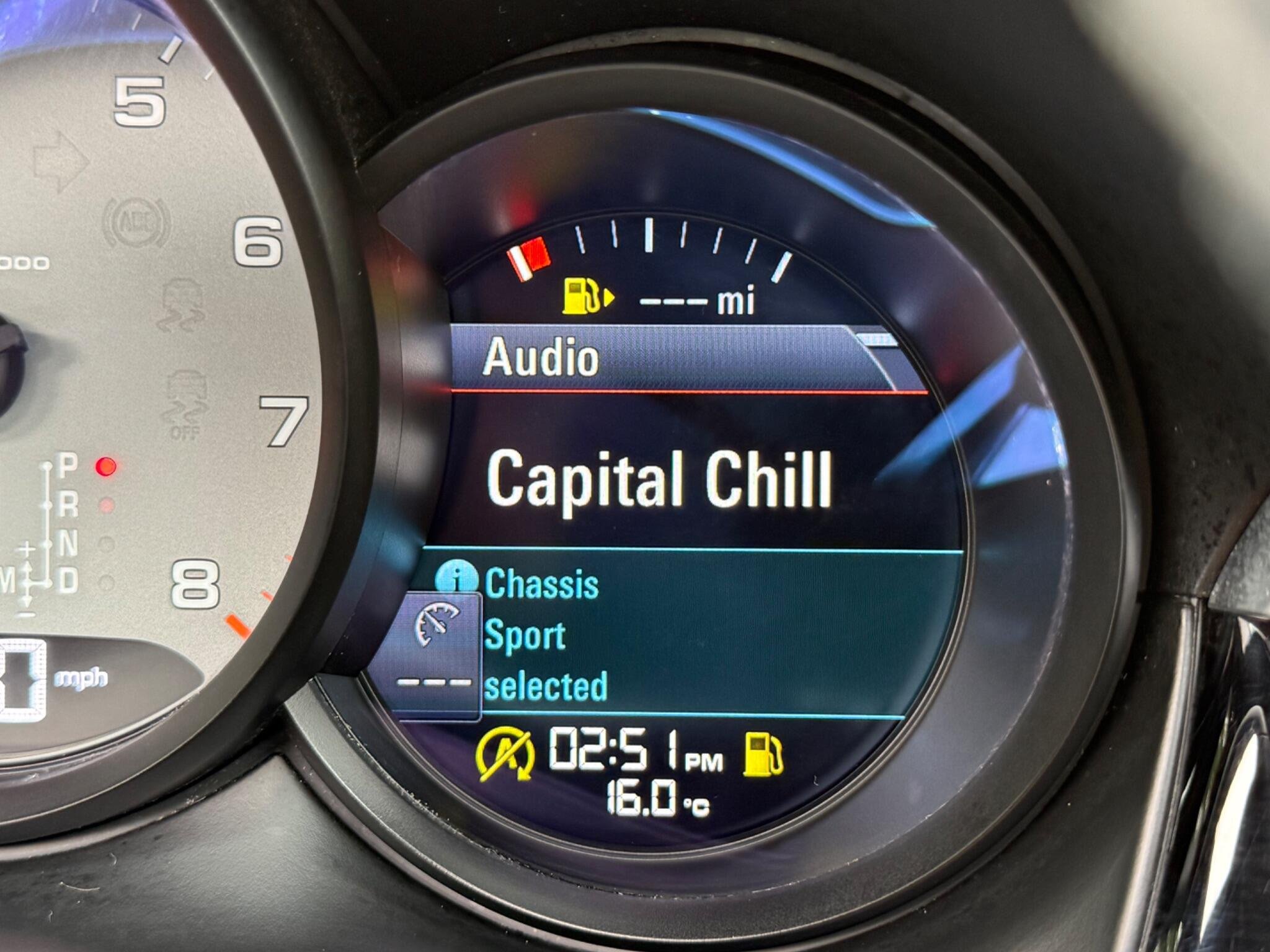The image size is (1270, 952).
Task: Tap the auto start-stop off icon
Action: (505, 754)
